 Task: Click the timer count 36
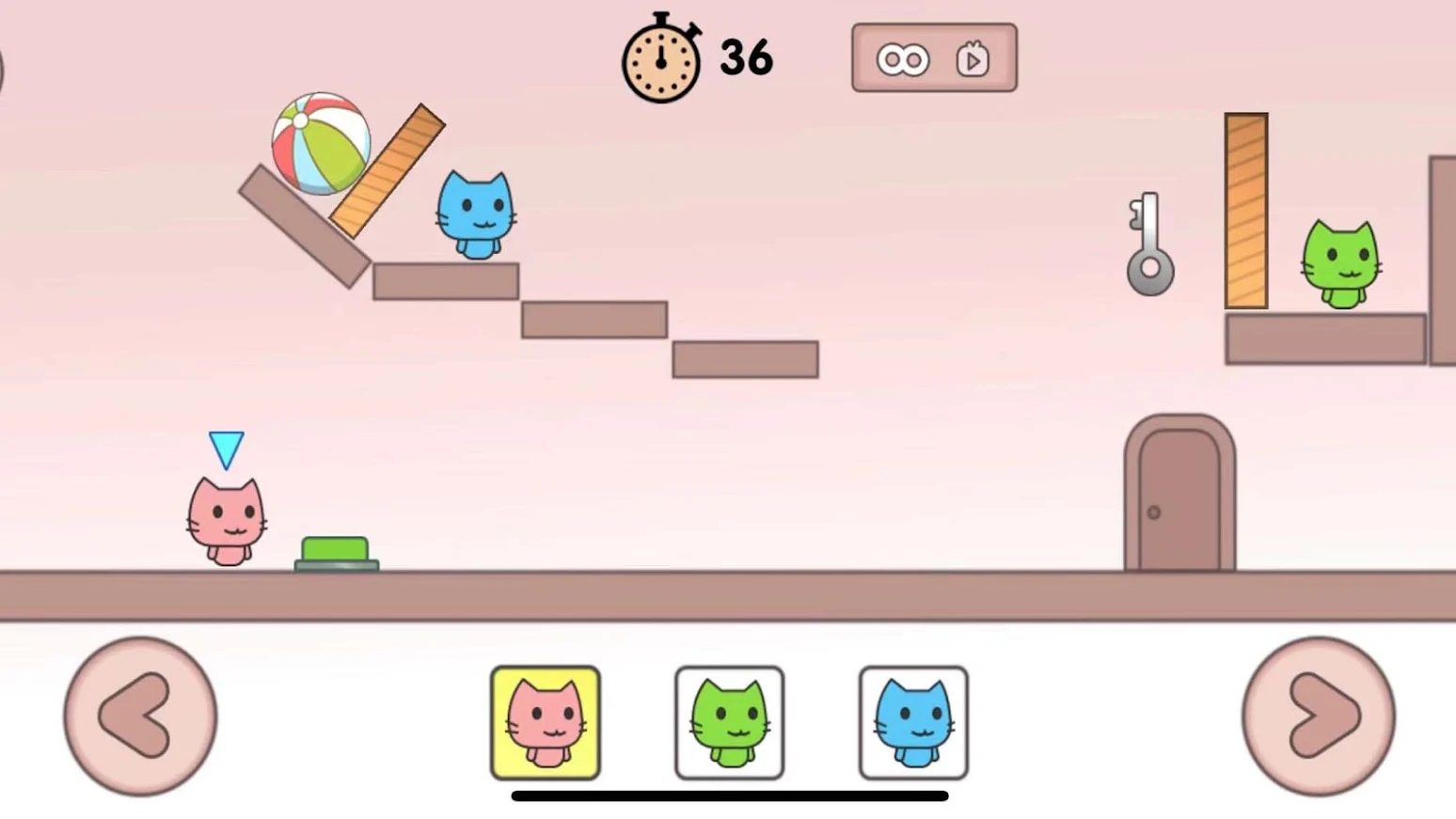(x=745, y=56)
